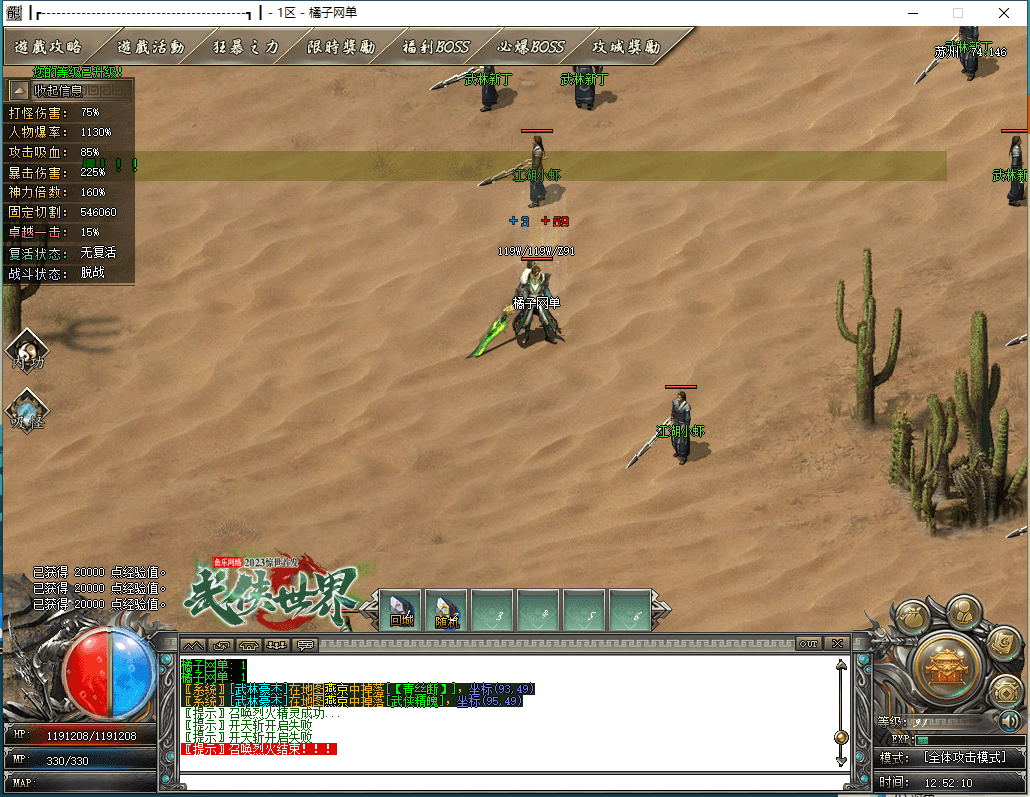Use the 随机 teleport scroll hotbar slot

pos(447,610)
